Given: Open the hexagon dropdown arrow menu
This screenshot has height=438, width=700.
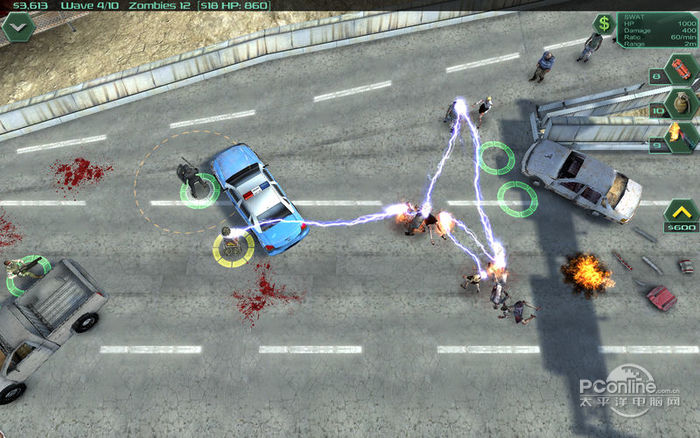Looking at the screenshot, I should [18, 27].
